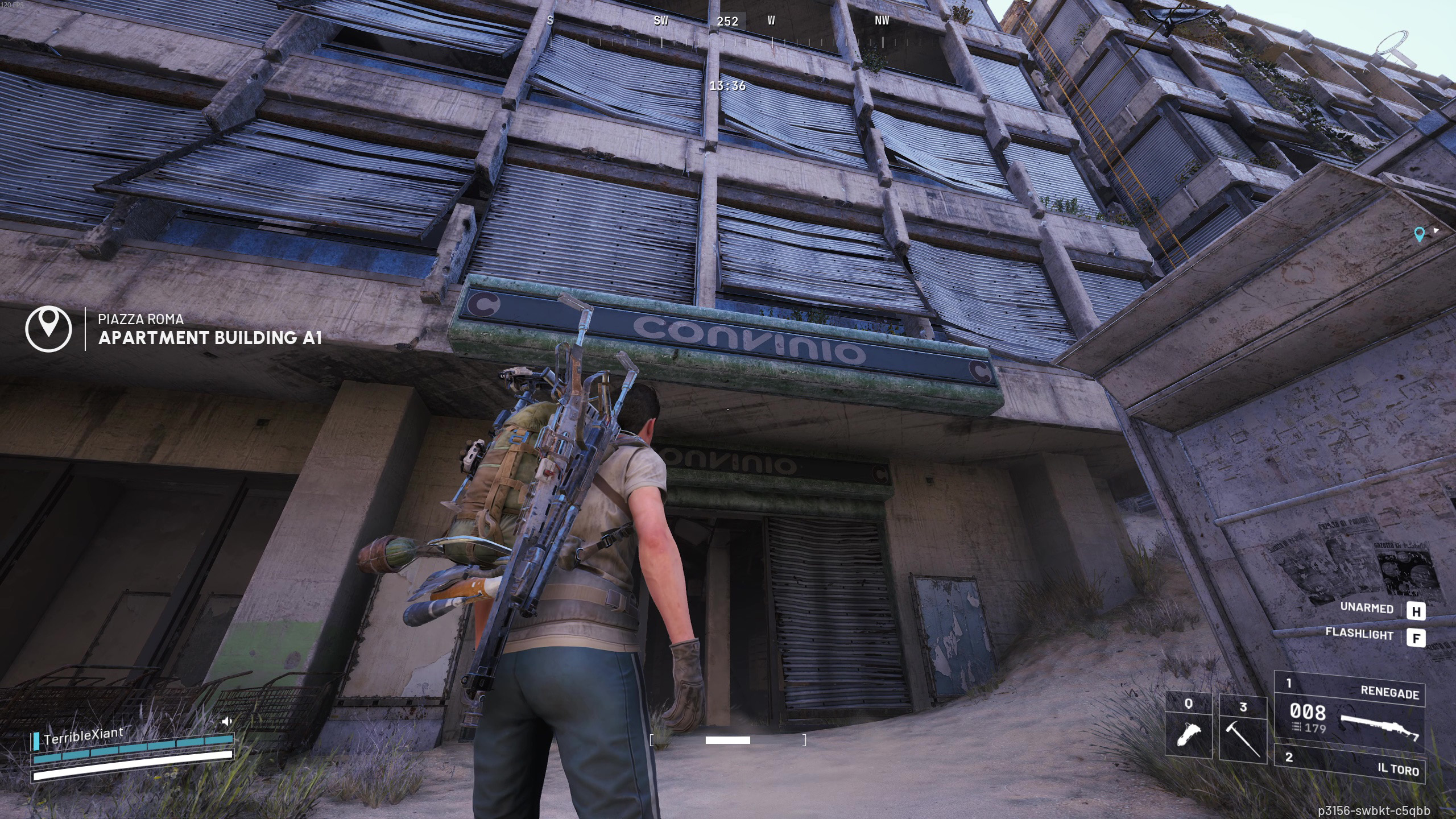Toggle the voice speaker icon near TerribleXiant
This screenshot has height=819, width=1456.
227,721
